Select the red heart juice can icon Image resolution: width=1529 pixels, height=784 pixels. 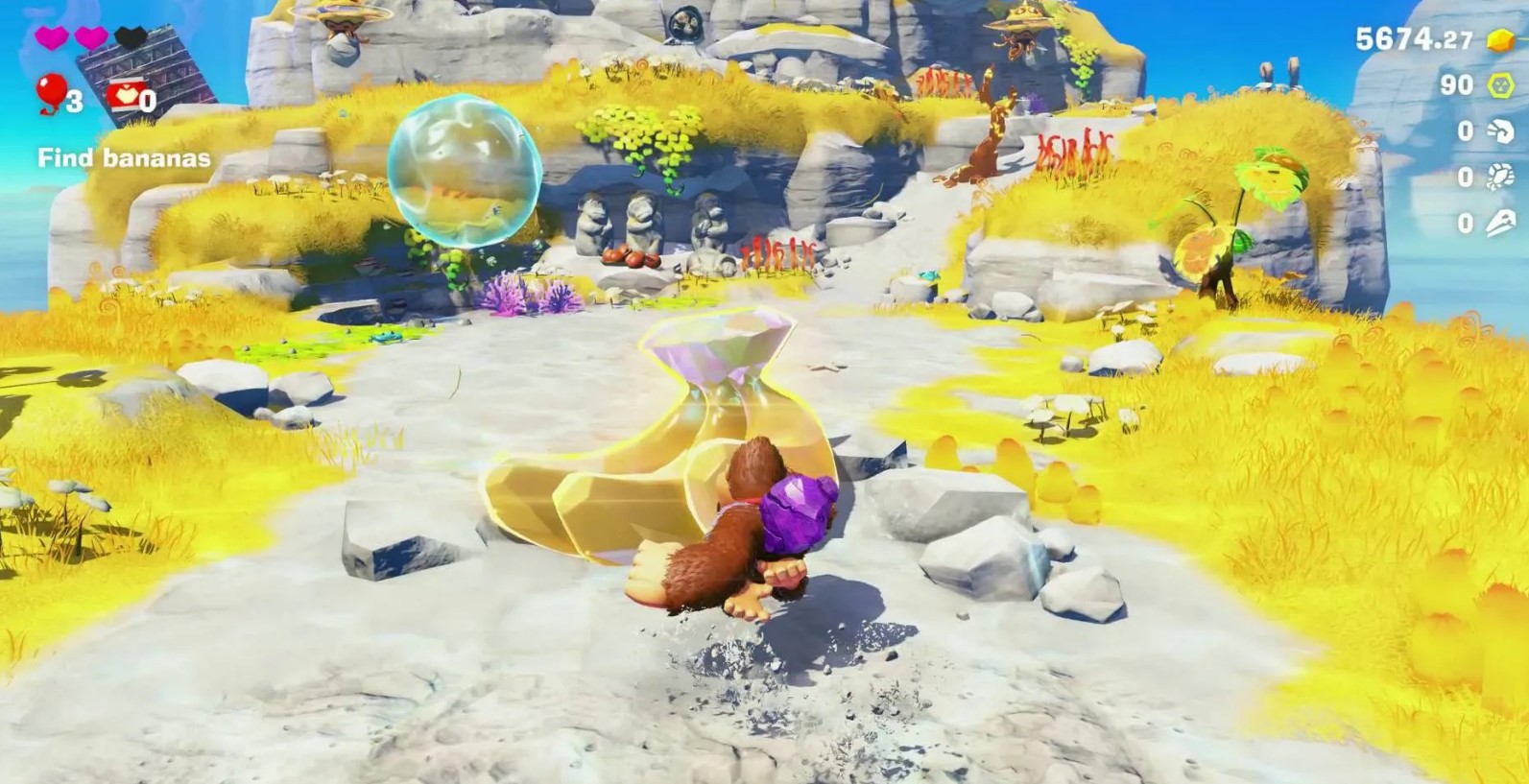point(123,96)
